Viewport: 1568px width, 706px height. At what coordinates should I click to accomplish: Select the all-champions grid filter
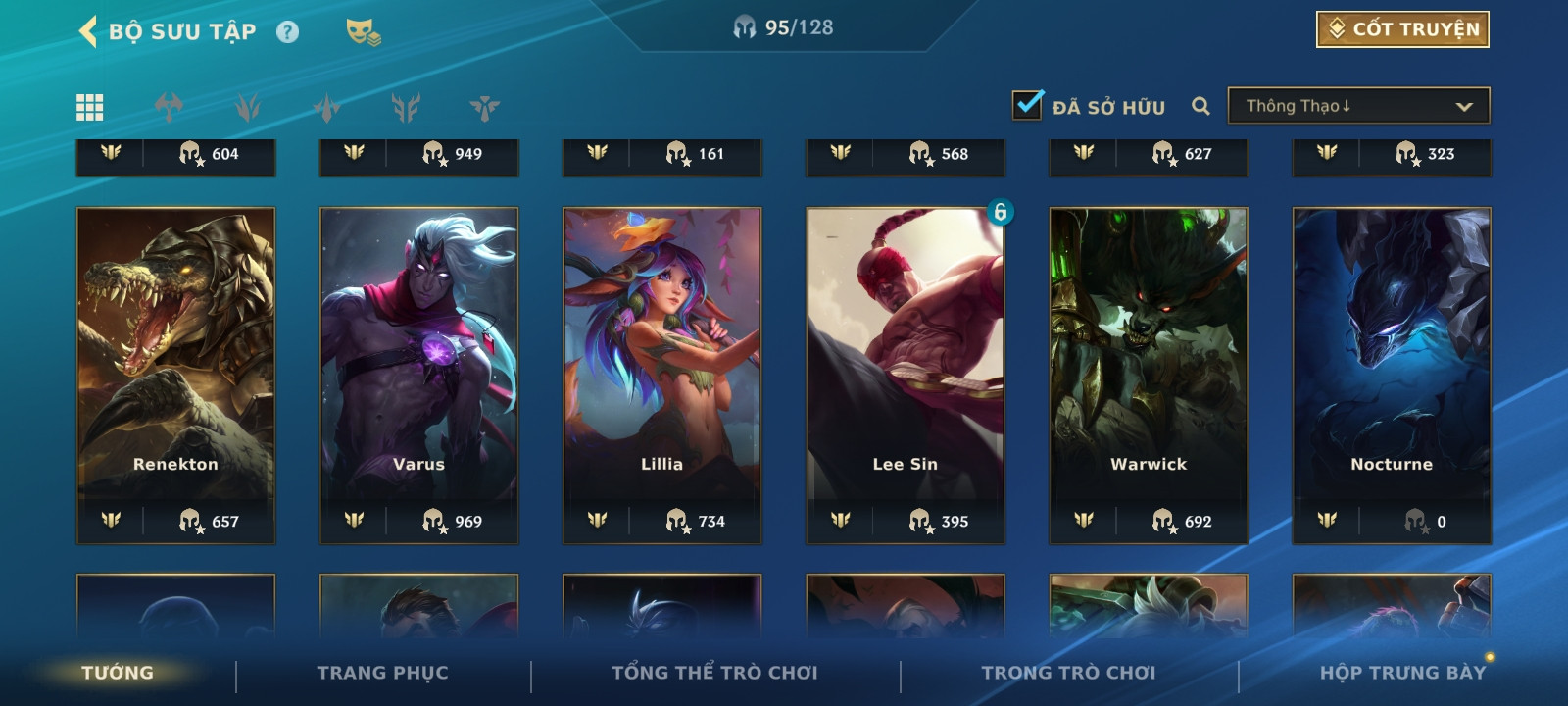90,107
